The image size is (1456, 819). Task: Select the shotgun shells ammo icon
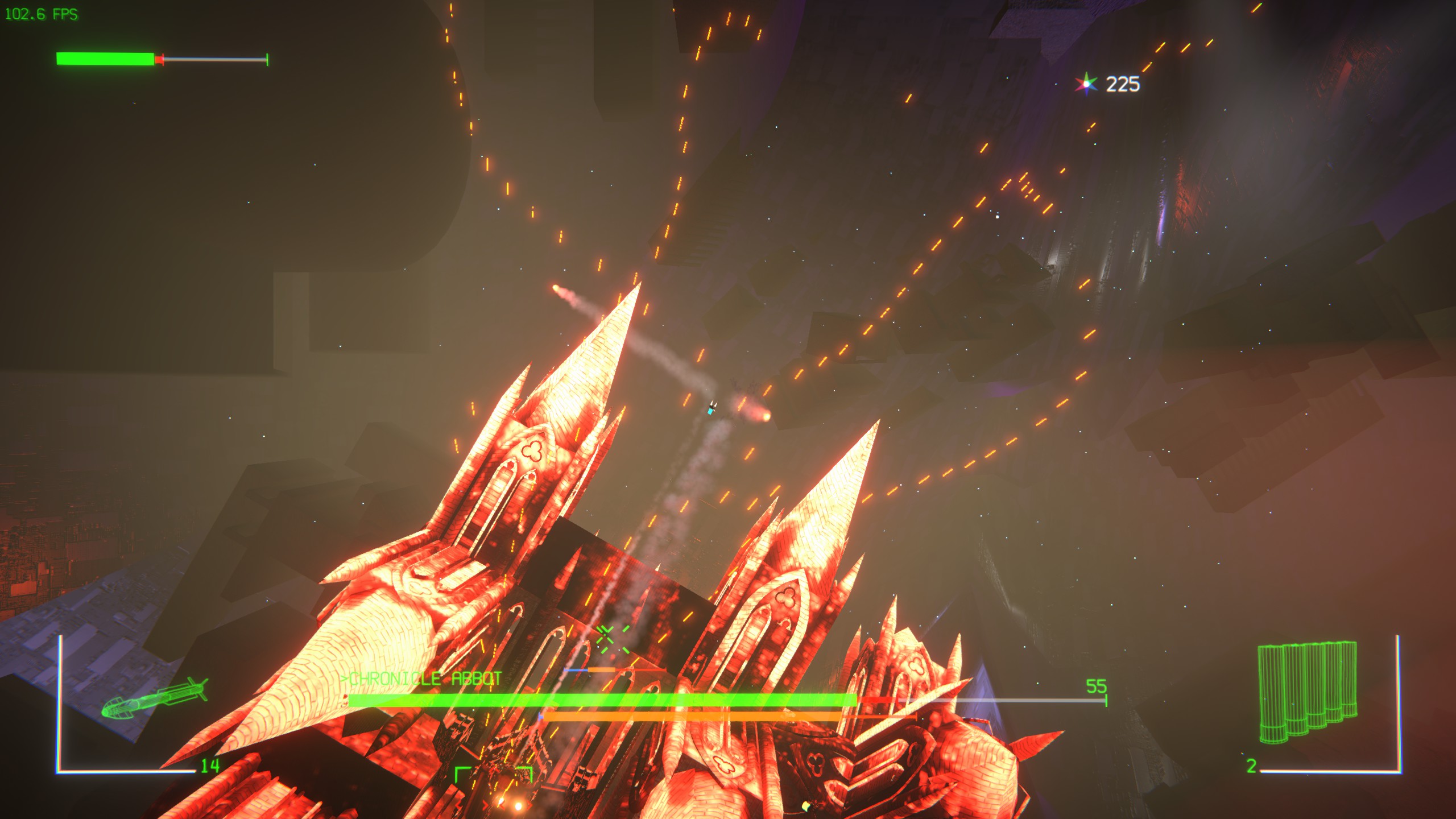(1307, 692)
